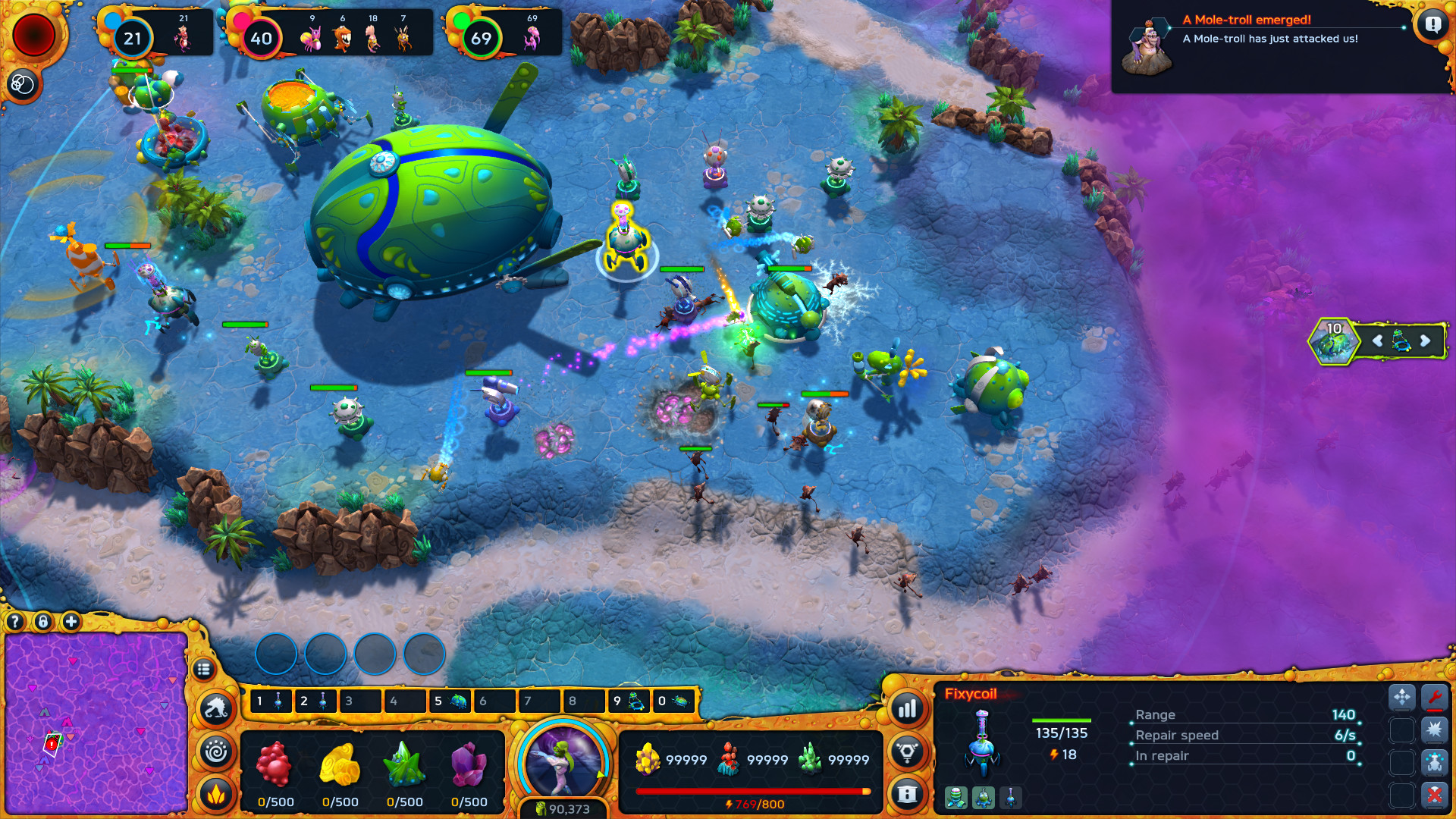Trigger Fixycoil's explosion ability icon
Viewport: 1456px width, 819px height.
click(1435, 730)
